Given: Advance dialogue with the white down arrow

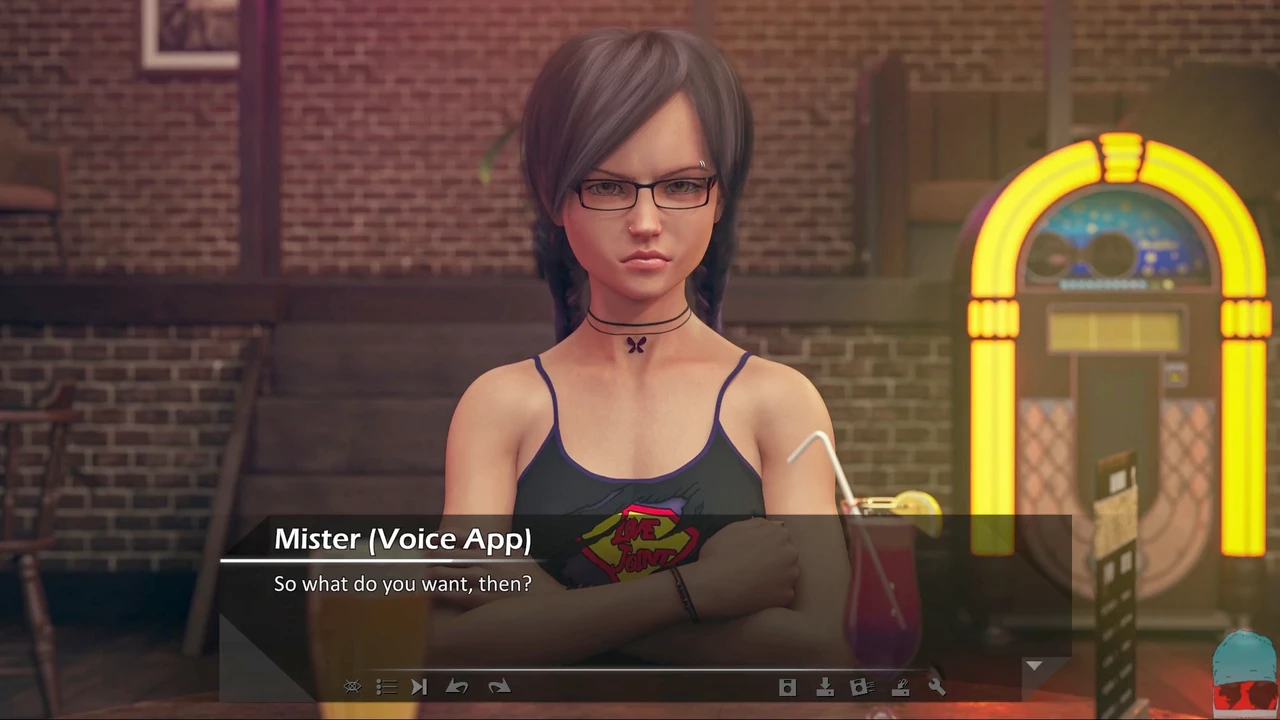Looking at the screenshot, I should pos(1033,665).
